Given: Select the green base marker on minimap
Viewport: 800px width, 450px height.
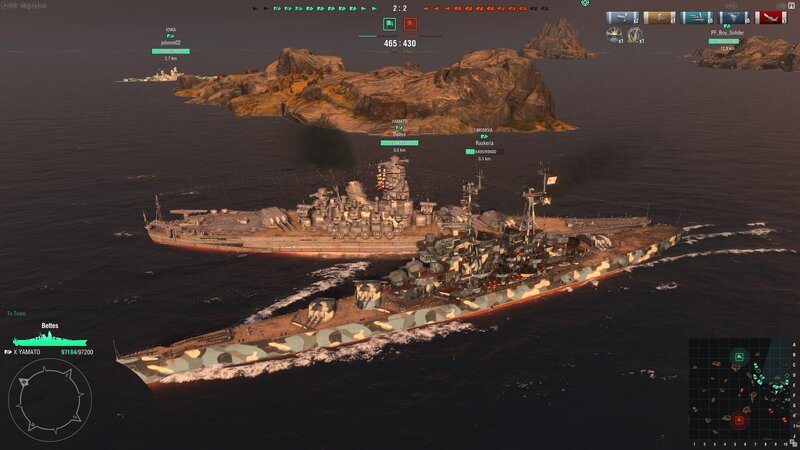Looking at the screenshot, I should pos(738,356).
